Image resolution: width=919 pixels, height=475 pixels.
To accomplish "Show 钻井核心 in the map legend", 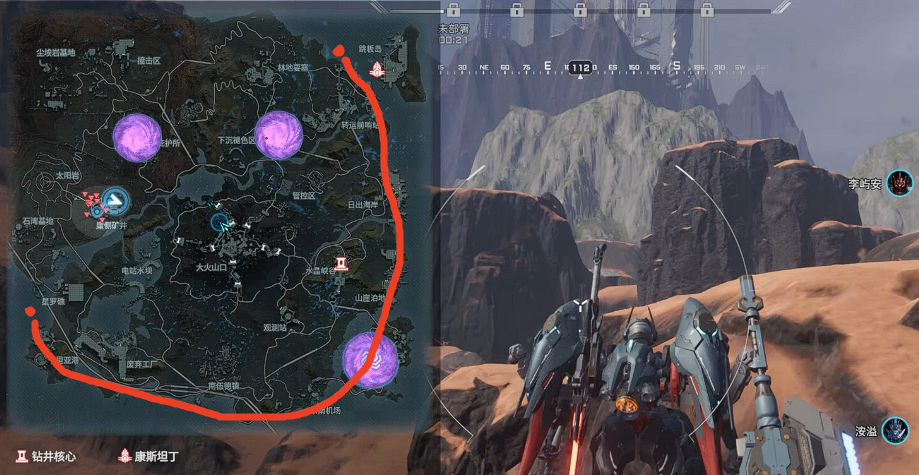I will click(x=44, y=456).
